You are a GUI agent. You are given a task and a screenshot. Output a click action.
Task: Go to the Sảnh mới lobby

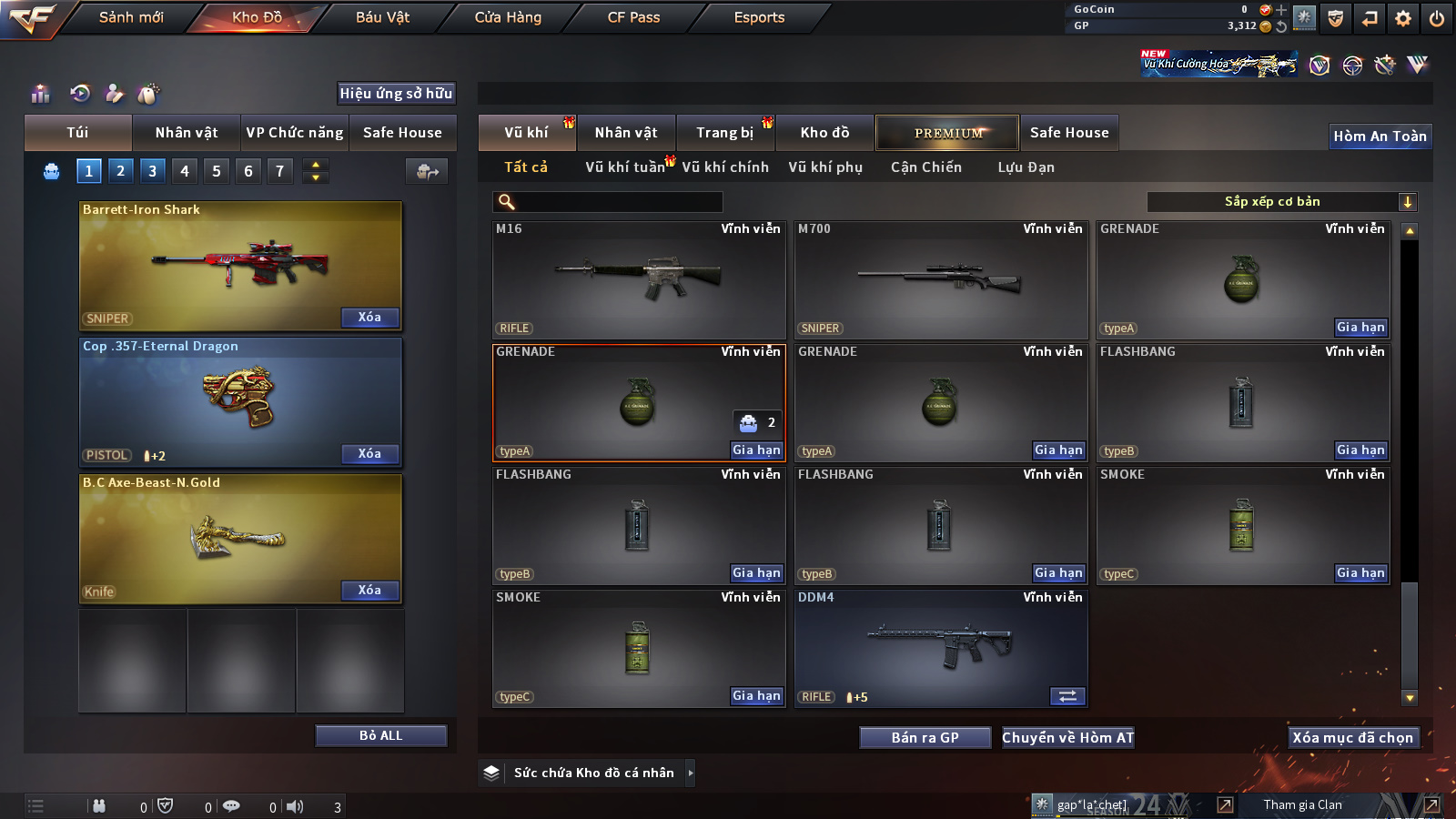(x=131, y=17)
